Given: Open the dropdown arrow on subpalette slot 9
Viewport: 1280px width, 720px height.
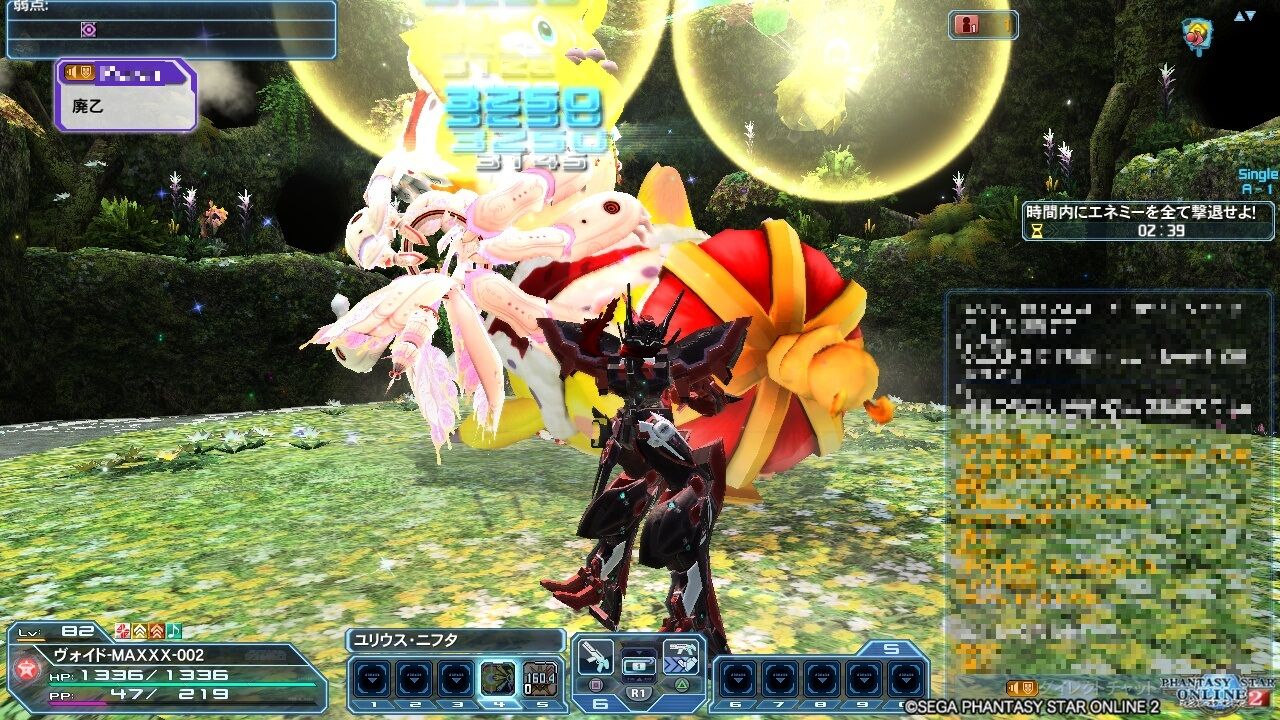Looking at the screenshot, I should (865, 680).
